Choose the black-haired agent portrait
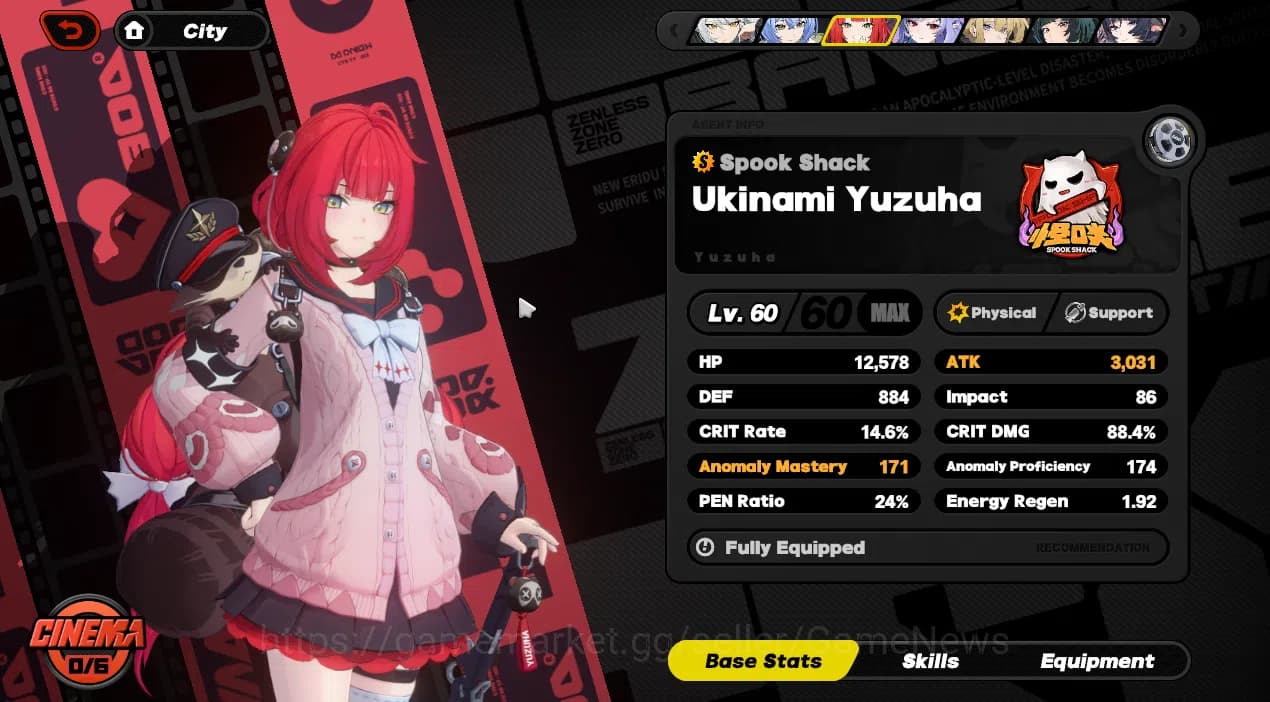1270x702 pixels. click(1130, 31)
